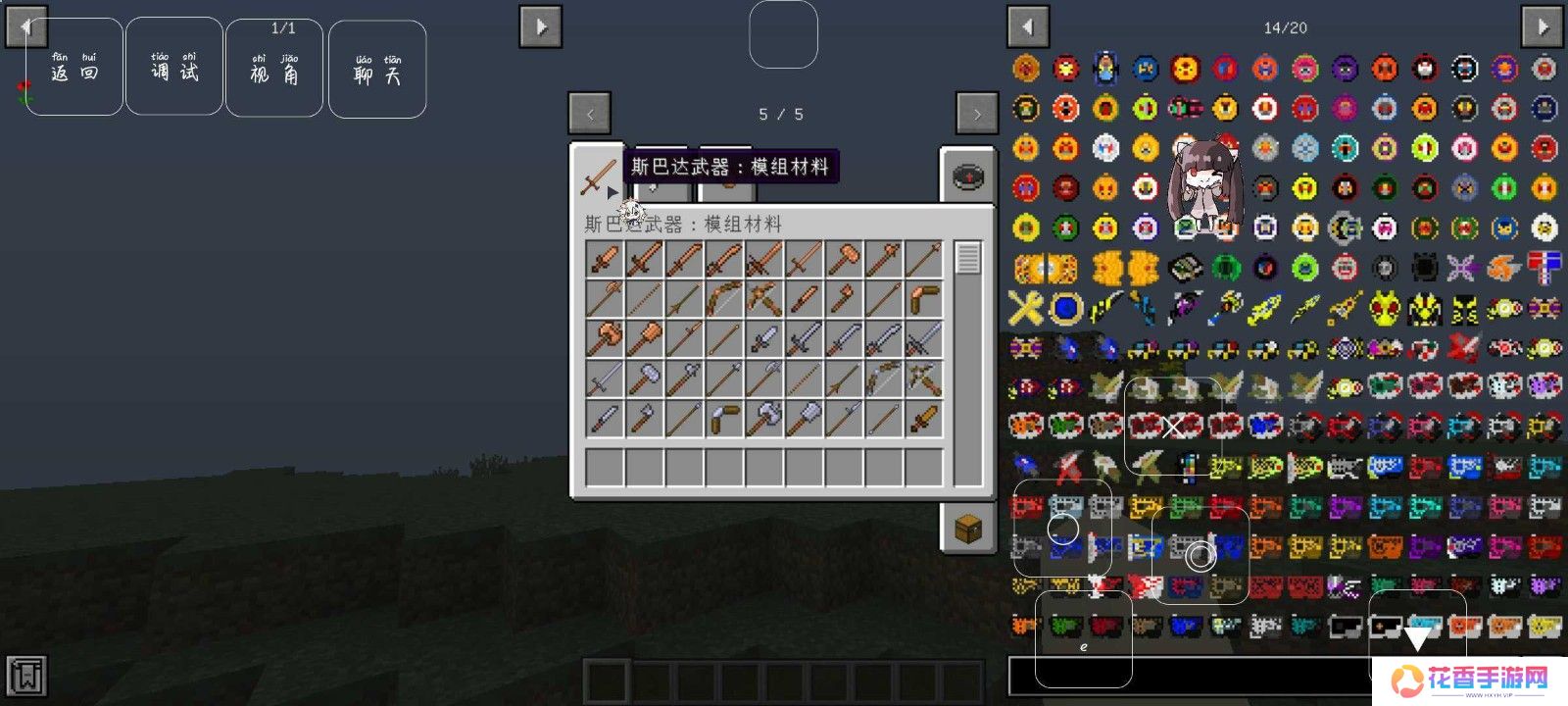
Task: Switch camera with the 视角 button
Action: [x=274, y=69]
